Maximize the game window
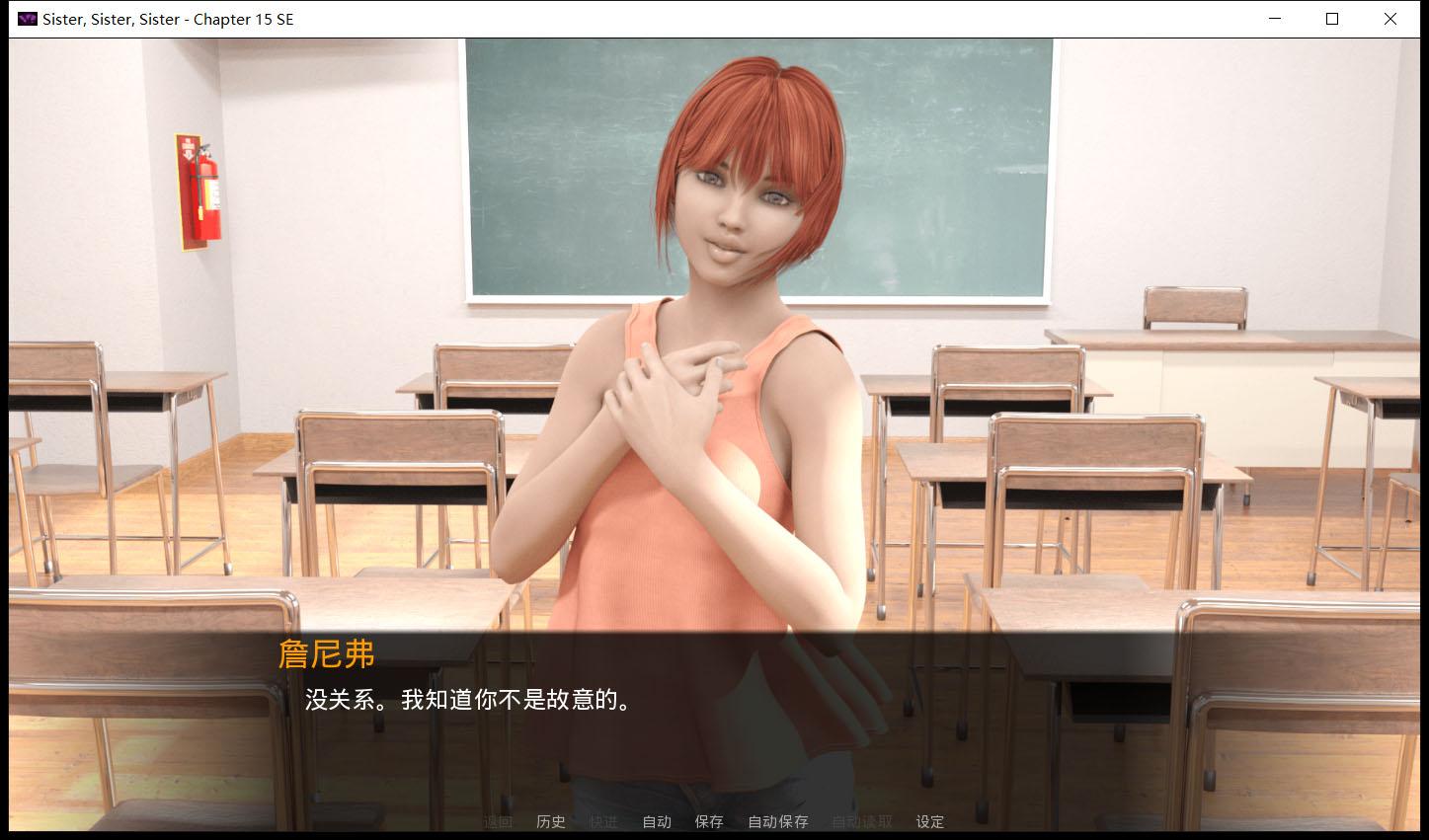Screen dimensions: 1429x840 click(1331, 18)
